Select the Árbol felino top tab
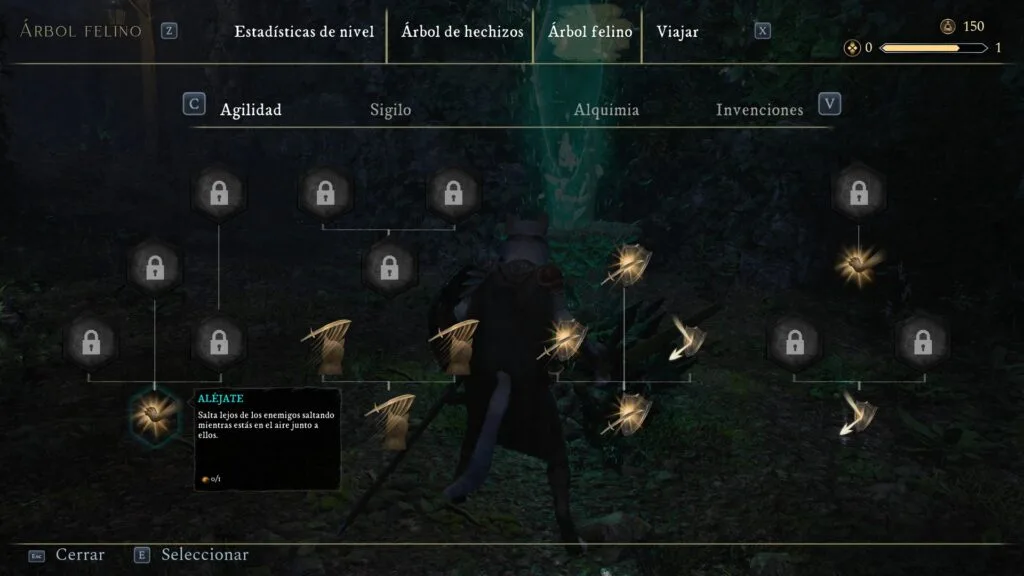Image resolution: width=1024 pixels, height=576 pixels. (590, 31)
